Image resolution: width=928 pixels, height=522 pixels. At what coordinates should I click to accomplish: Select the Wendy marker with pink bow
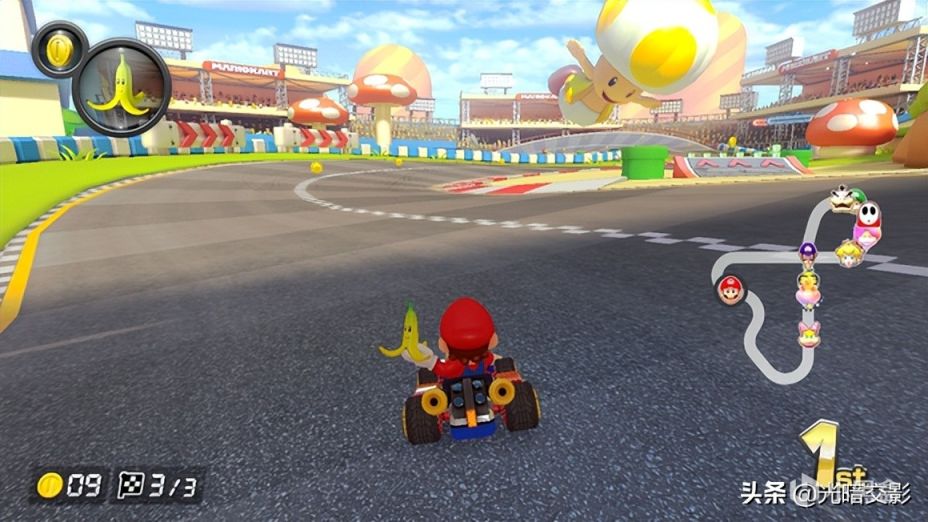pos(808,332)
